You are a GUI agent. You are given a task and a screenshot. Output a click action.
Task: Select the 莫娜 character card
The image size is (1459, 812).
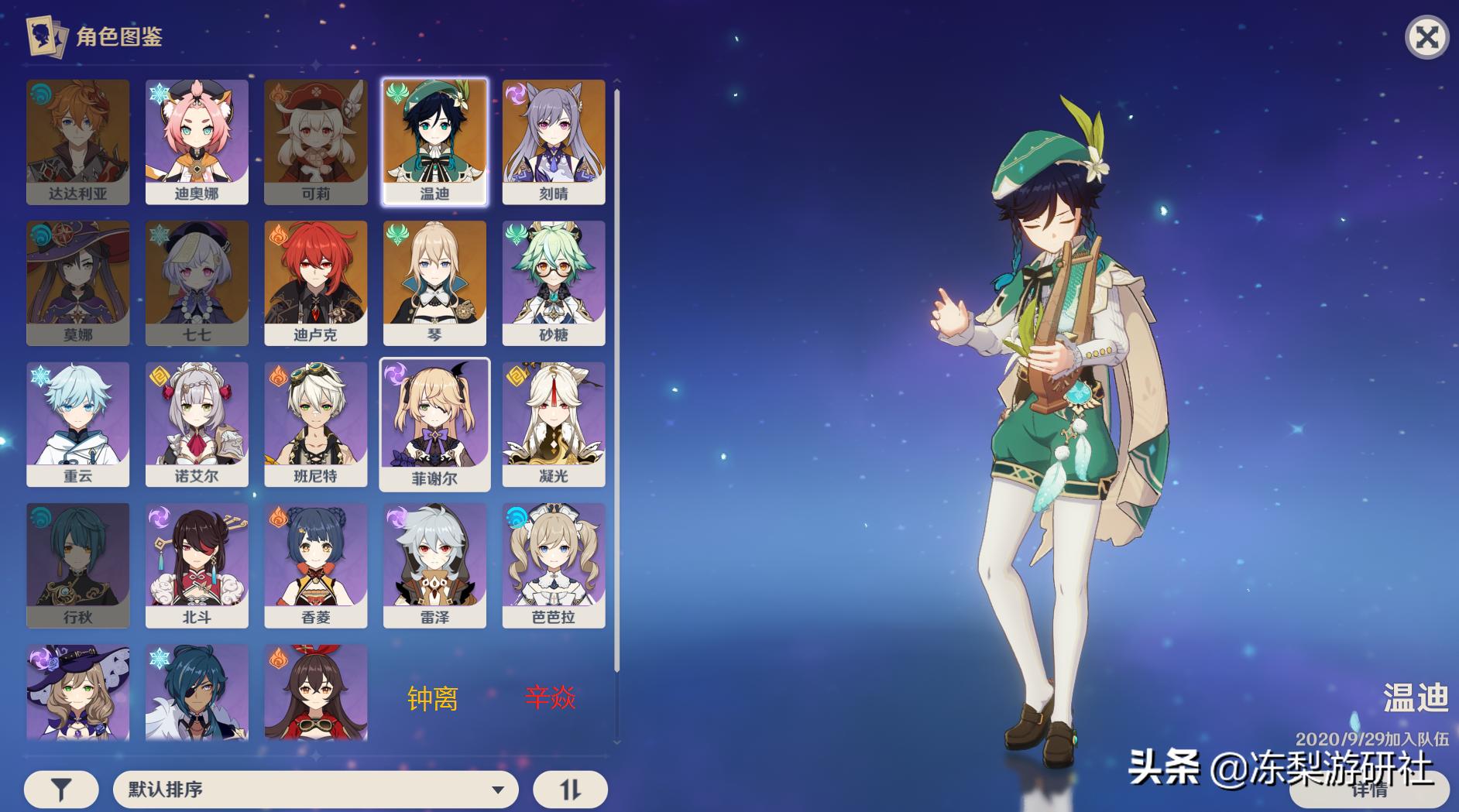tap(77, 283)
